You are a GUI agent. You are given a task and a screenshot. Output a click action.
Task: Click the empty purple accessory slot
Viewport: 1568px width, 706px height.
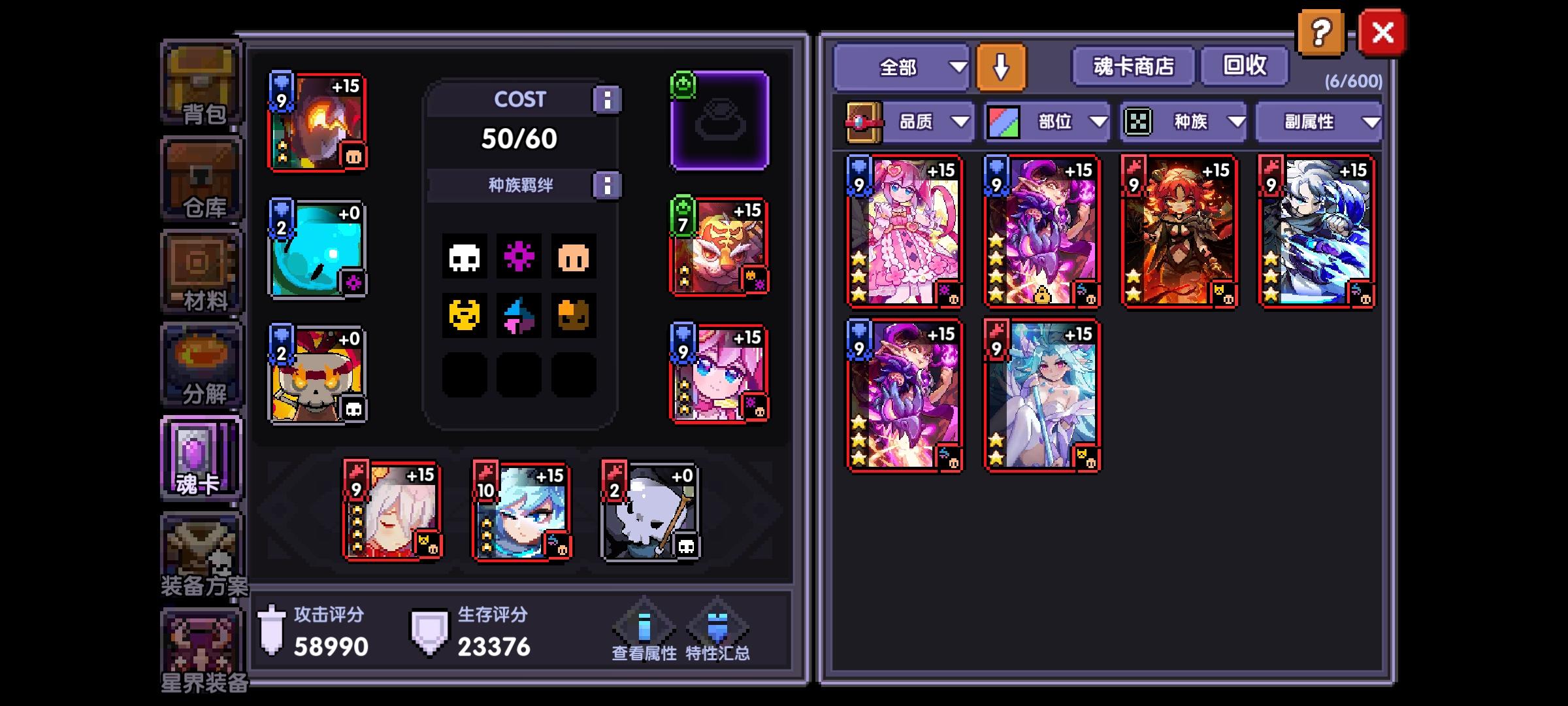[719, 121]
